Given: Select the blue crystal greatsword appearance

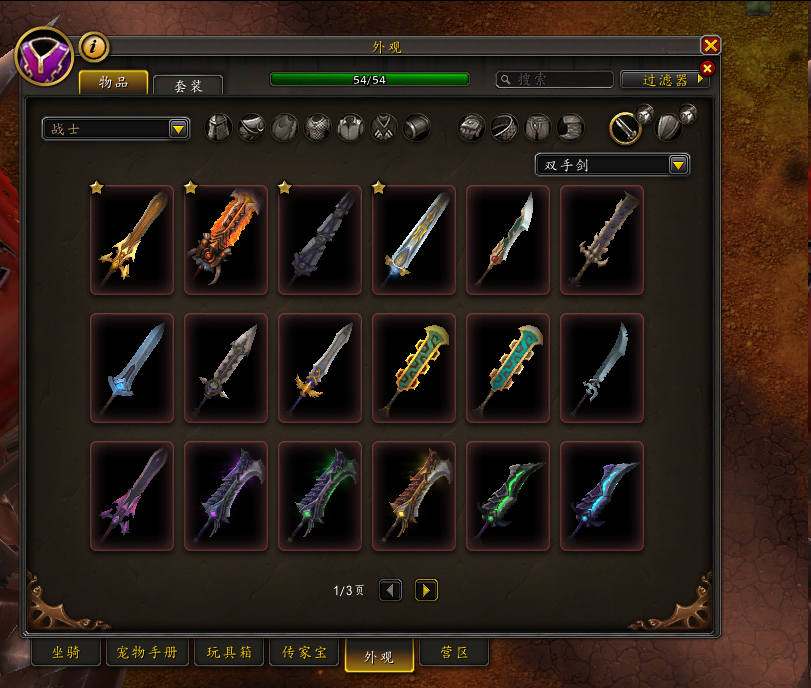Looking at the screenshot, I should 132,368.
